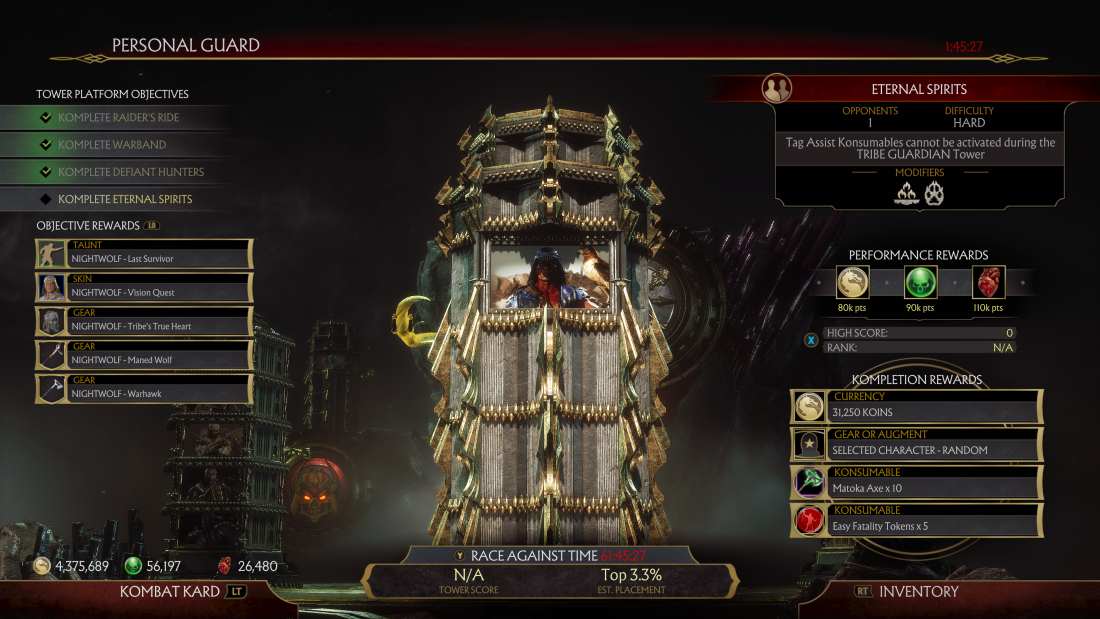This screenshot has height=619, width=1100.
Task: Select Tribe's True Heart gear reward
Action: [x=145, y=321]
